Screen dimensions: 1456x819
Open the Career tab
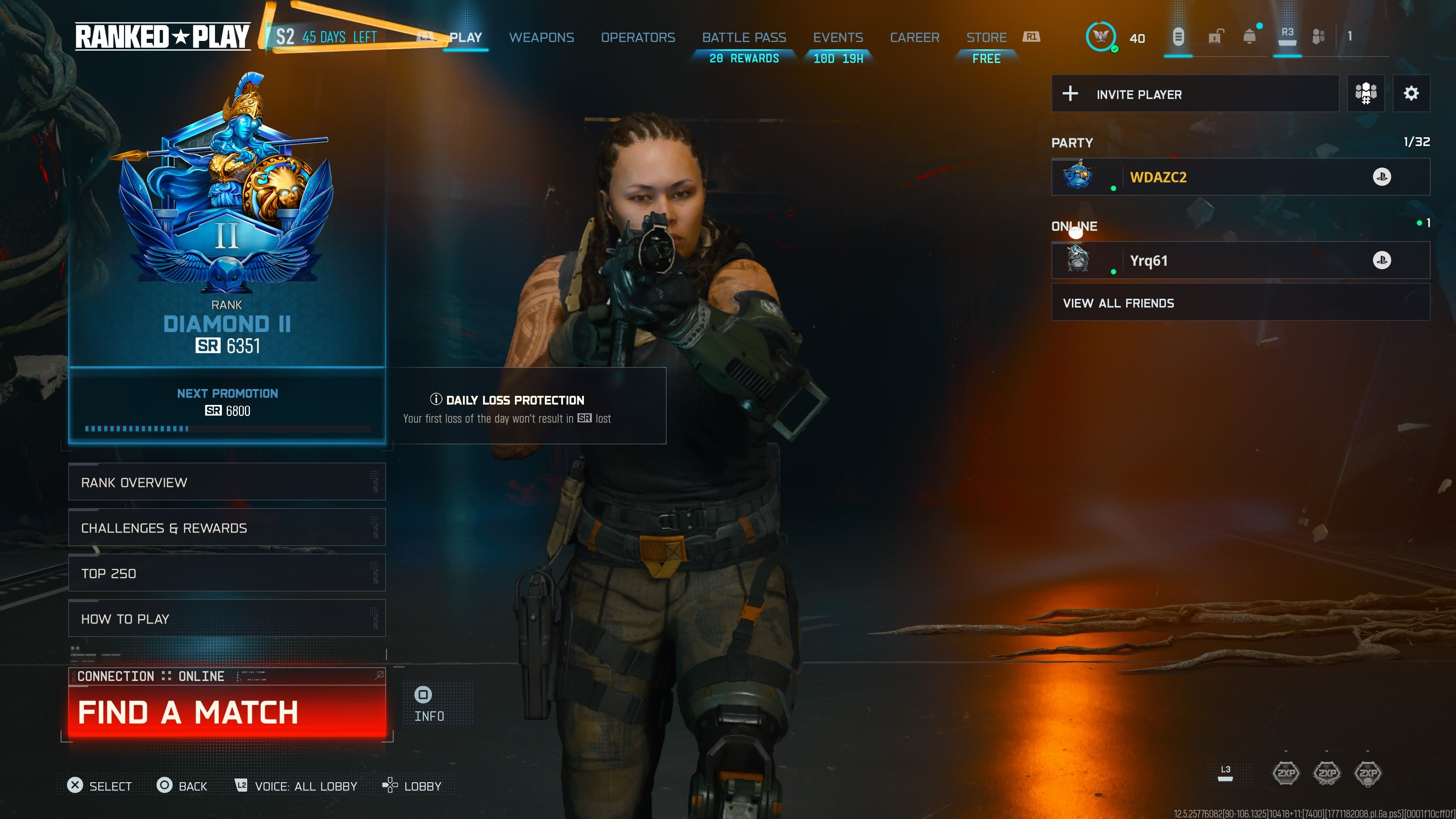point(915,37)
